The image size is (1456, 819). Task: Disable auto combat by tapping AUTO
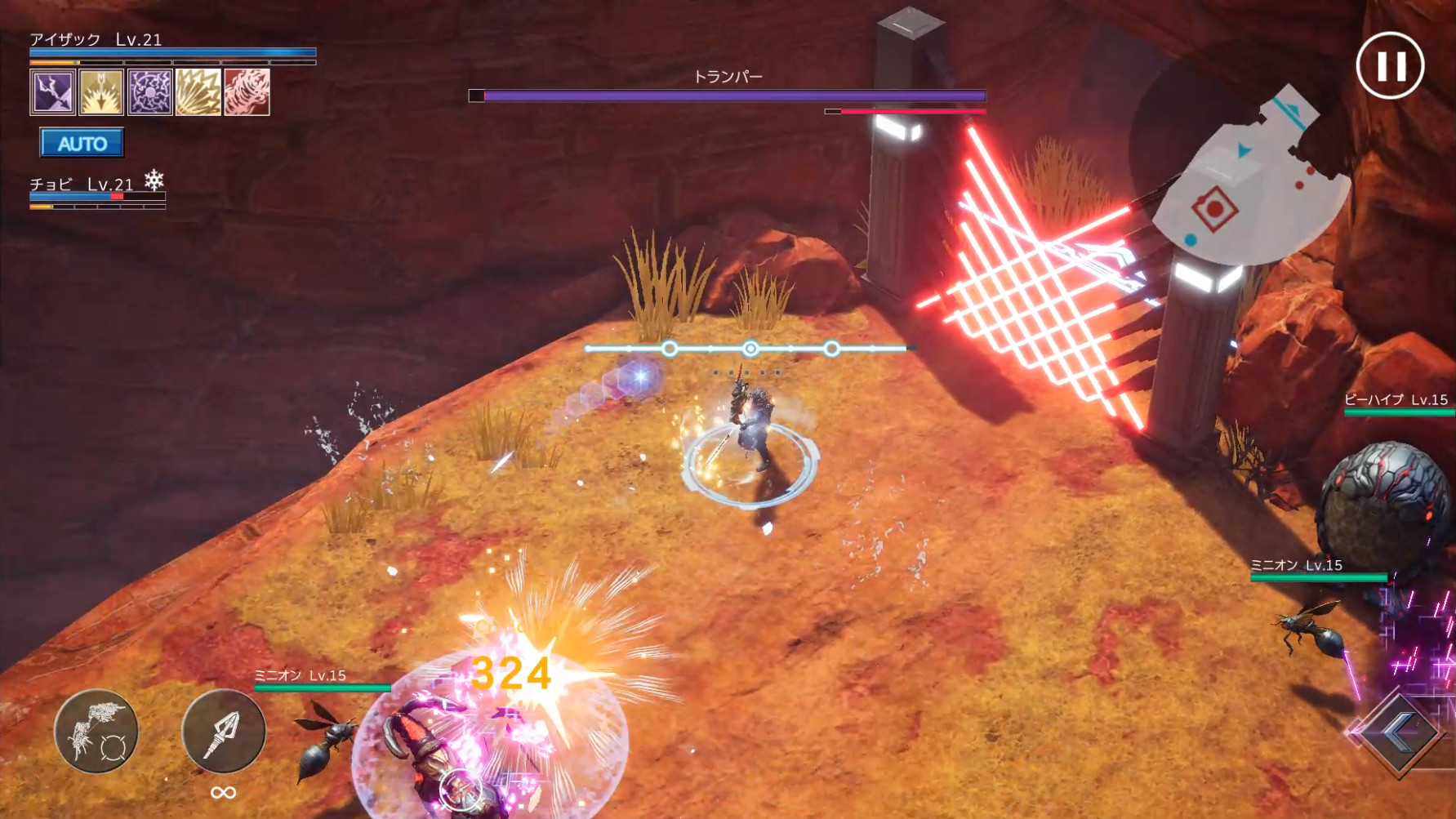[x=82, y=144]
